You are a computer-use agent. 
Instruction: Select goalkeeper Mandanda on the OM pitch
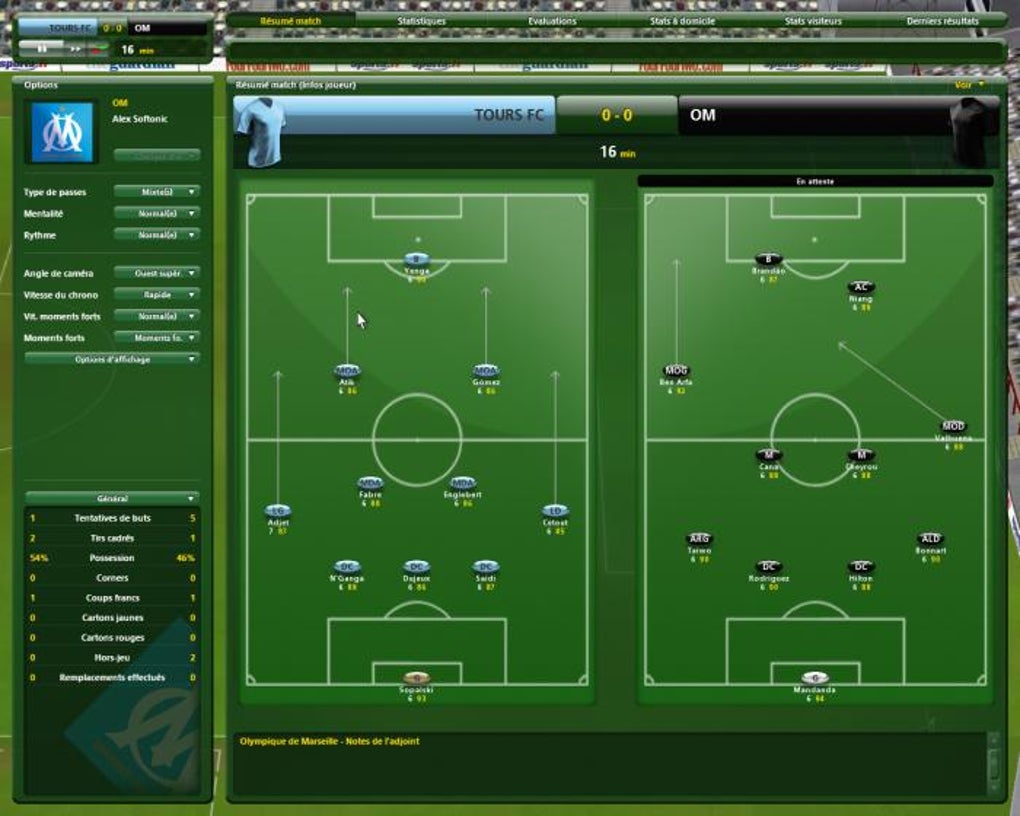point(814,678)
